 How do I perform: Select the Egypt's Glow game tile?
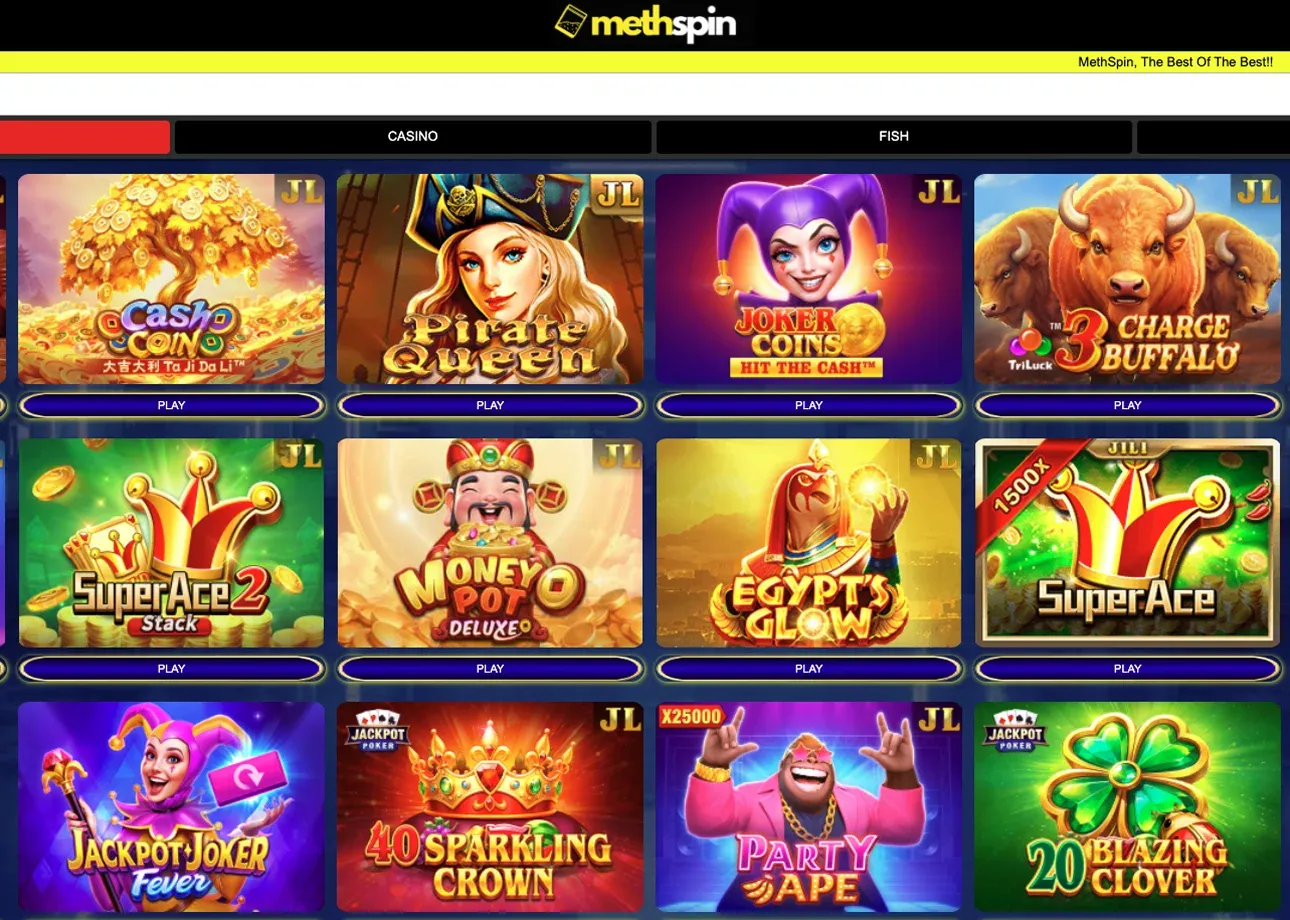(x=808, y=542)
